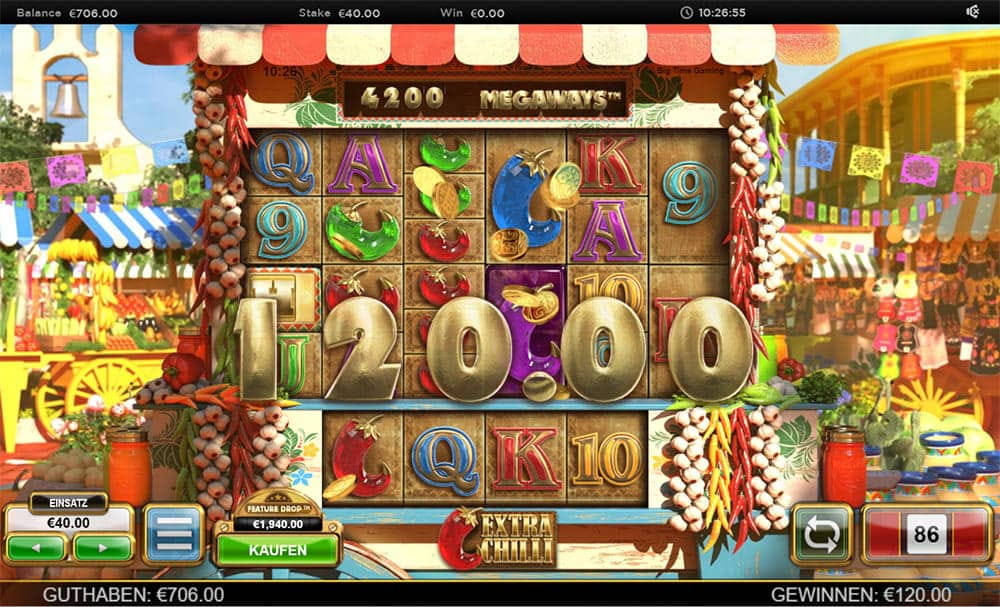Image resolution: width=1000 pixels, height=607 pixels.
Task: Click the red spin button showing 86
Action: coord(926,535)
